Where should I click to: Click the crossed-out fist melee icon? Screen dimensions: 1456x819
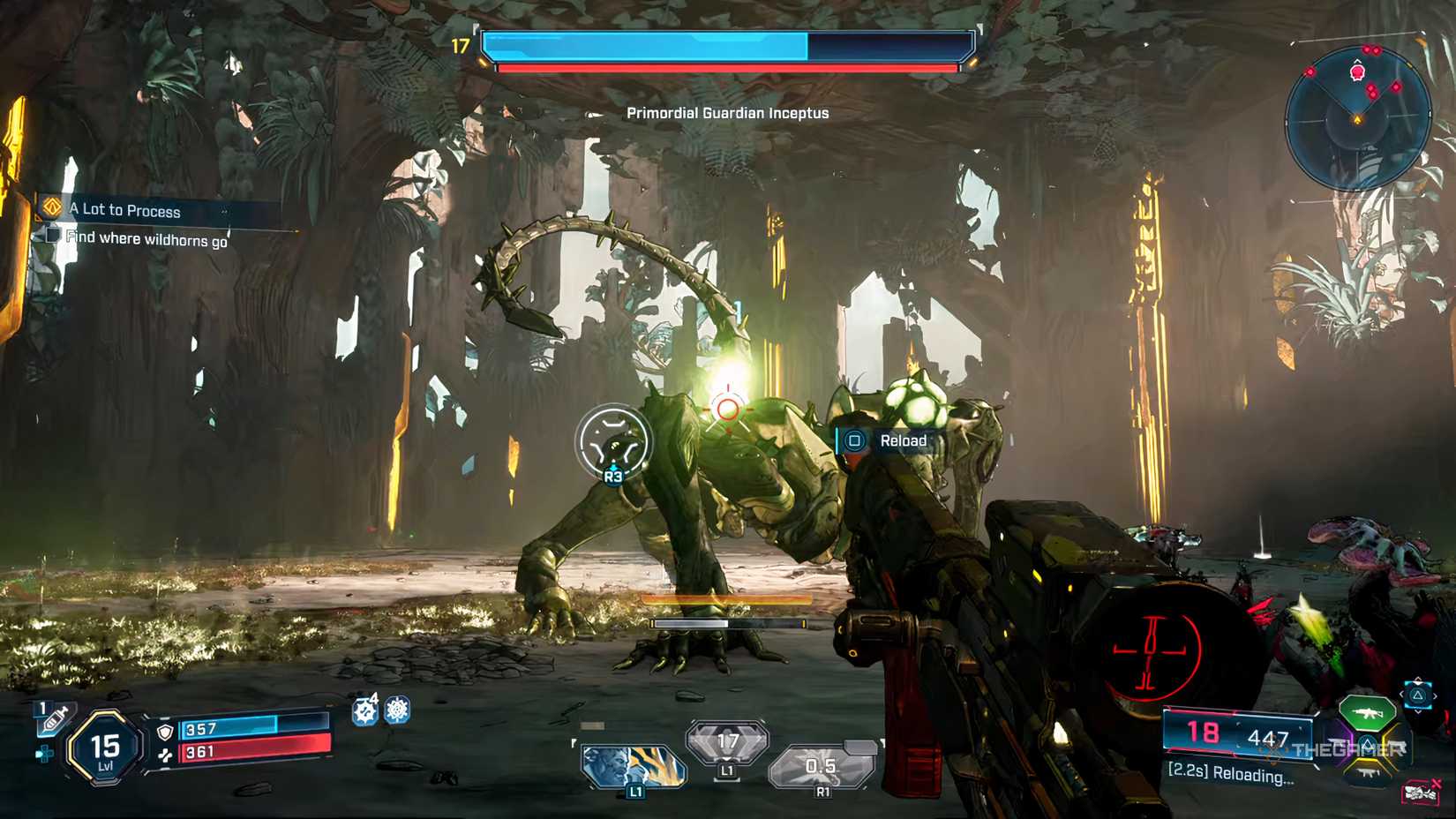pos(1418,793)
